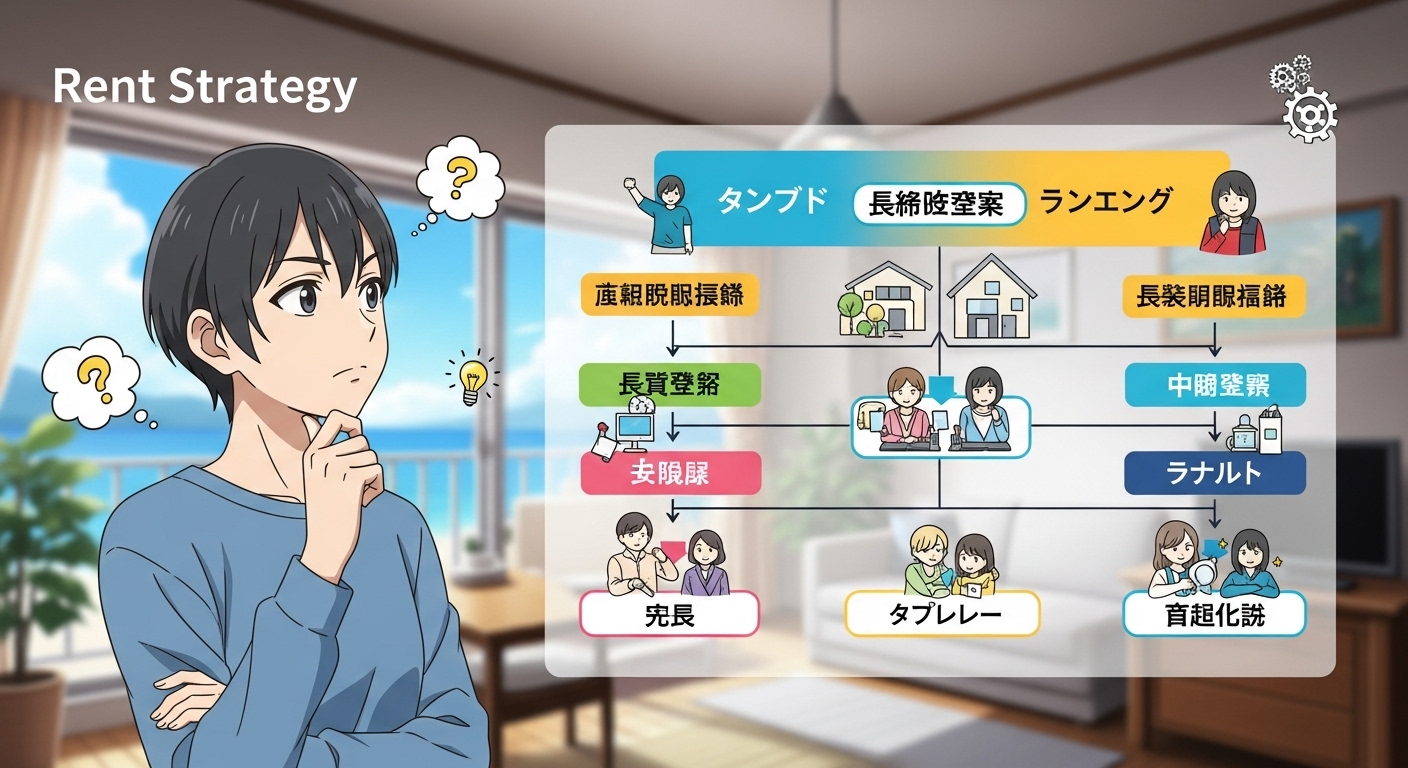Select the blue-outlined outcome box
The image size is (1408, 768).
click(1215, 614)
